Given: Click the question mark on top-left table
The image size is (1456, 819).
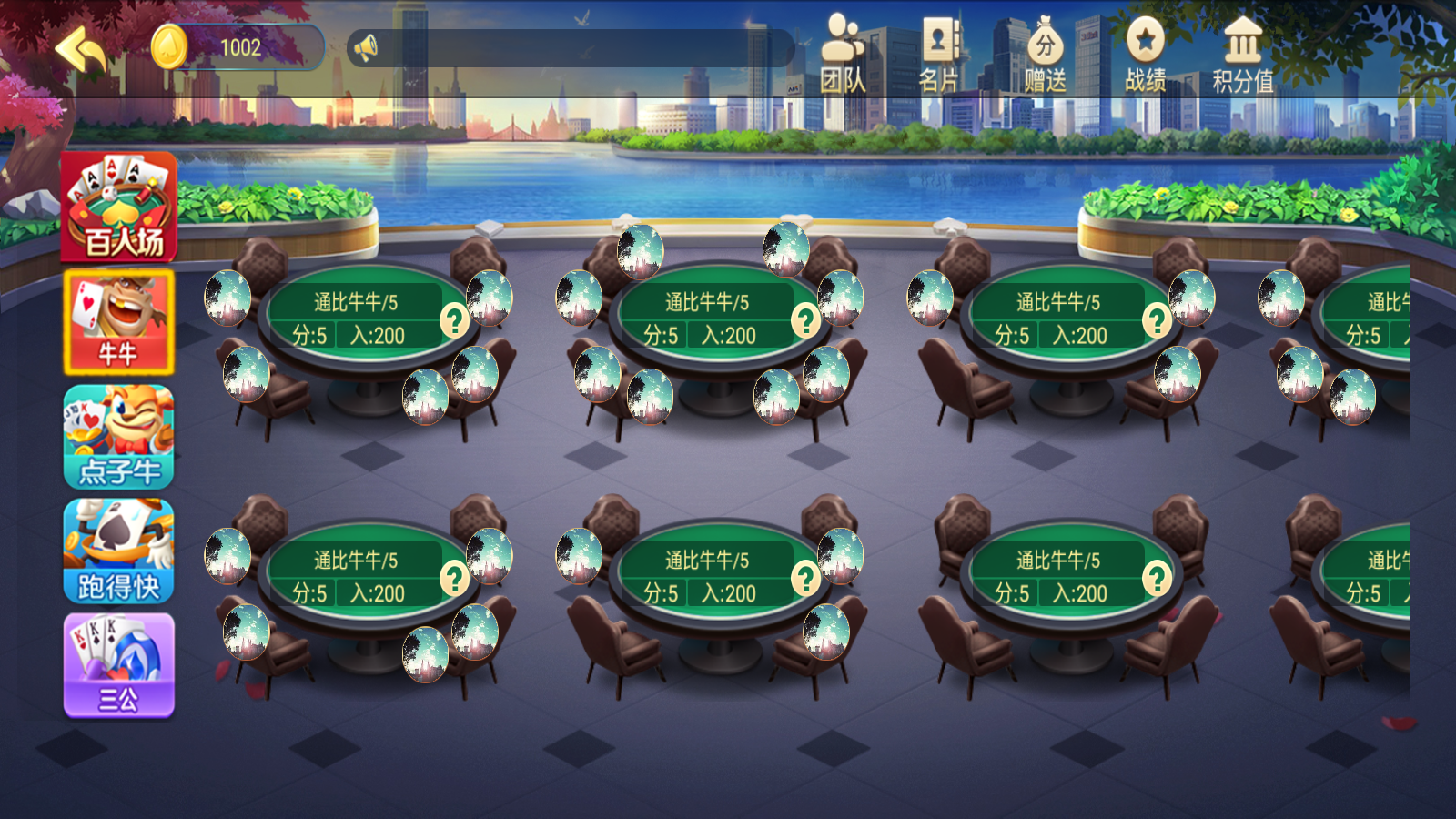Looking at the screenshot, I should point(454,320).
